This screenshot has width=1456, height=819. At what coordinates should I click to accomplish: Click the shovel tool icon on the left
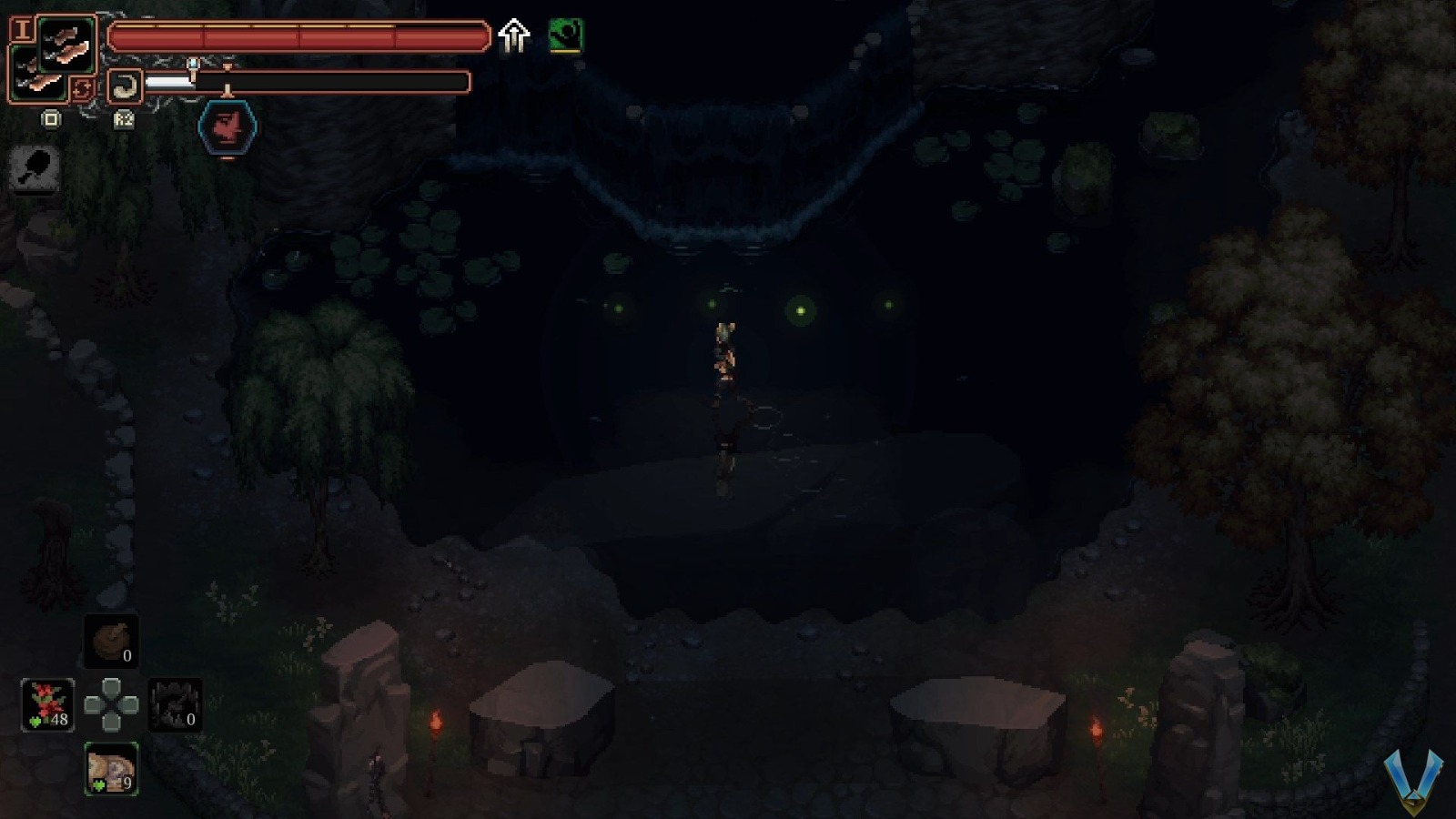pos(34,169)
